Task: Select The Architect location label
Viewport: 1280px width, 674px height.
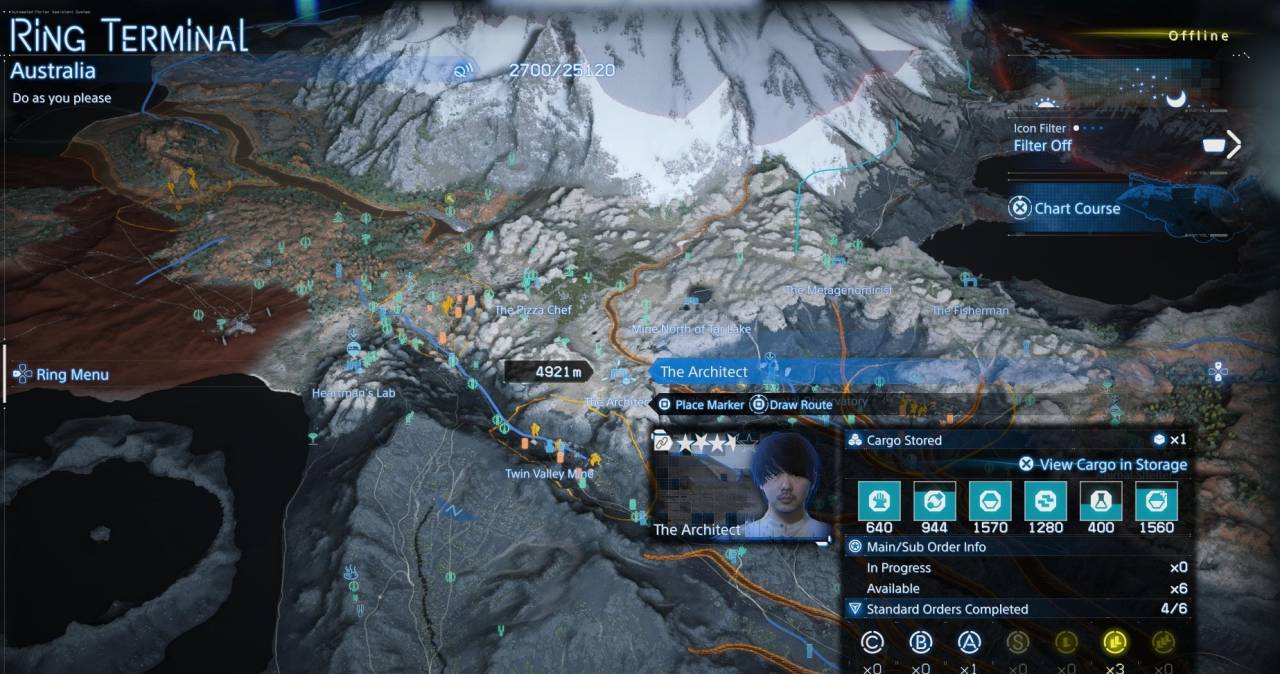Action: pyautogui.click(x=703, y=372)
